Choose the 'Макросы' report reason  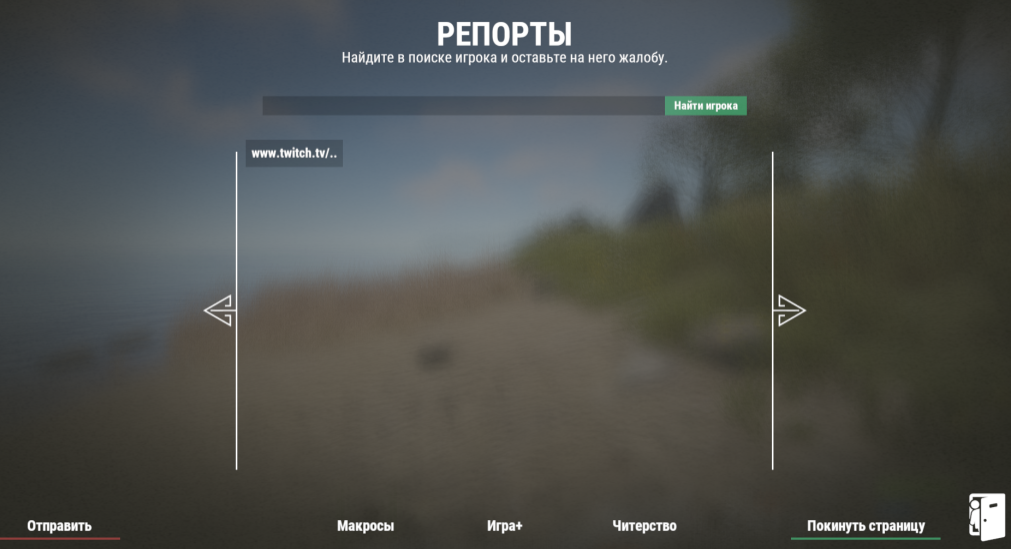point(365,526)
